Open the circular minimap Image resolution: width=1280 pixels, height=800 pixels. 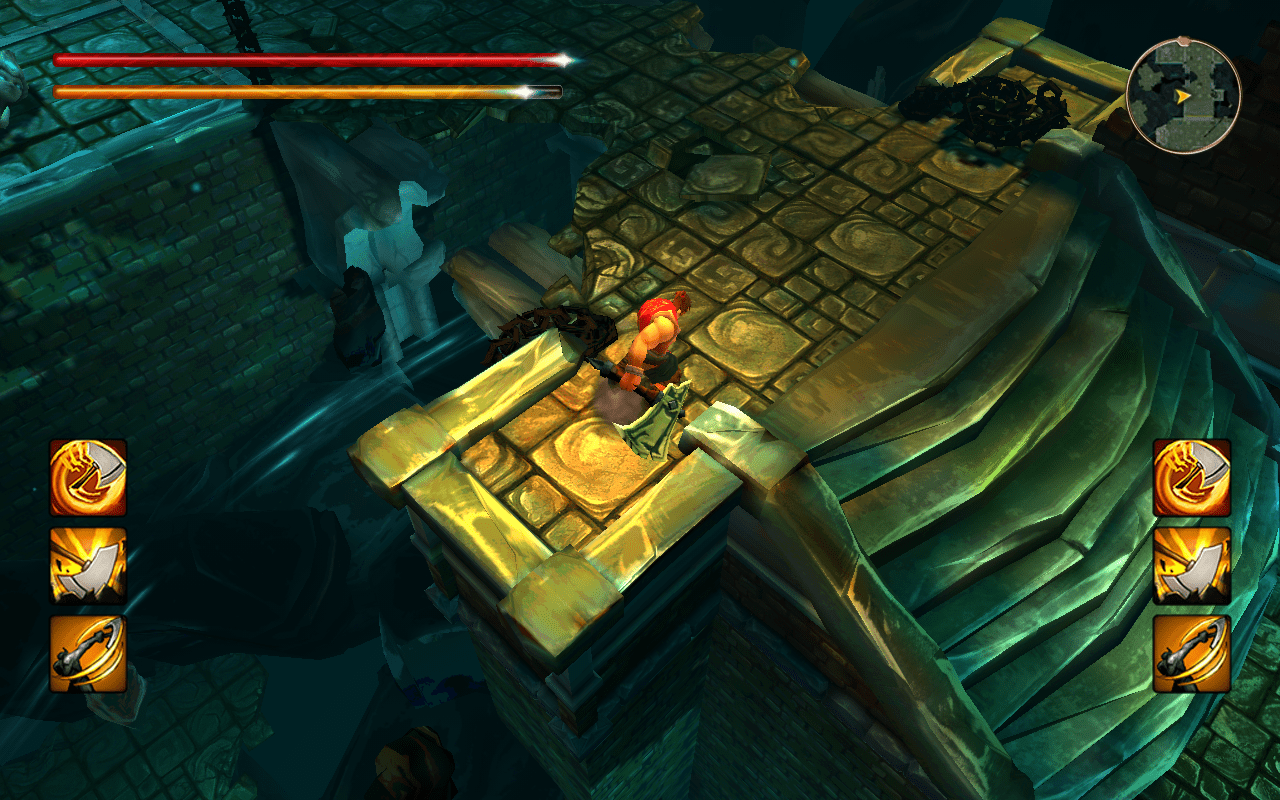click(x=1183, y=96)
